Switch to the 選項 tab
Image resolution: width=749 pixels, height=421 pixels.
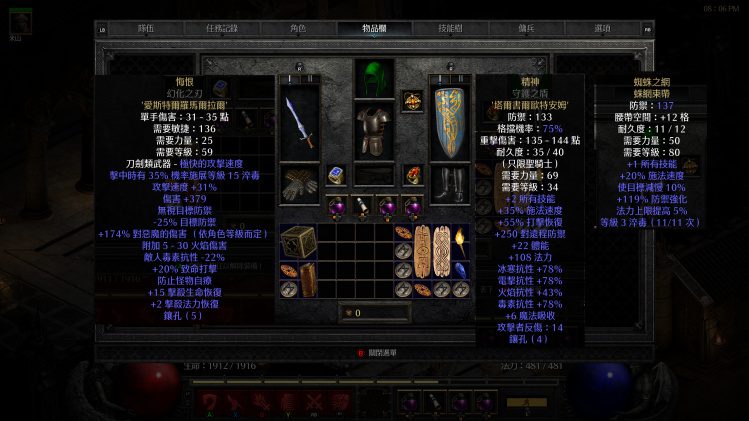602,29
